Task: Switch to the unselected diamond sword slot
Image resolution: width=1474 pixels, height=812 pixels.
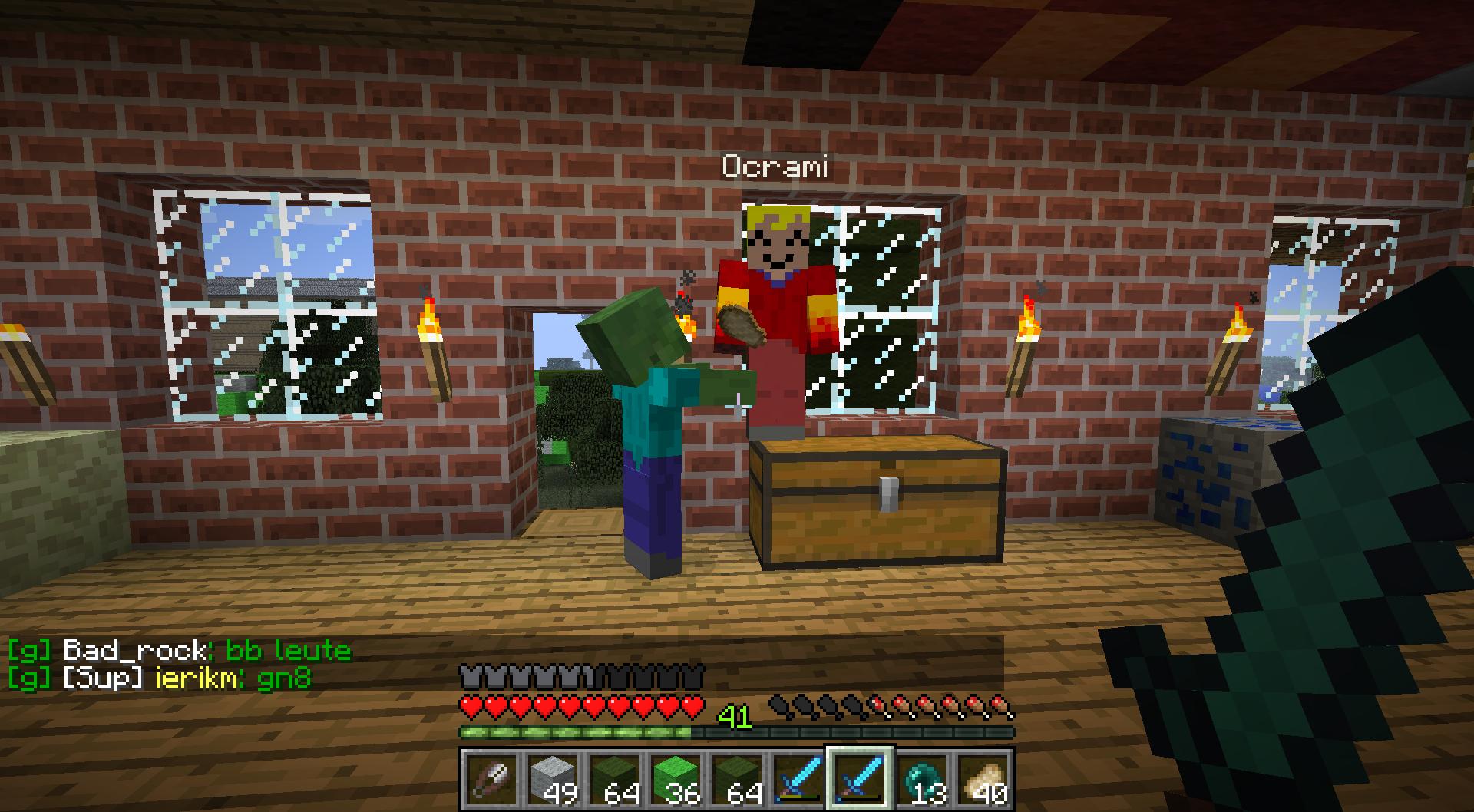Action: pyautogui.click(x=799, y=779)
